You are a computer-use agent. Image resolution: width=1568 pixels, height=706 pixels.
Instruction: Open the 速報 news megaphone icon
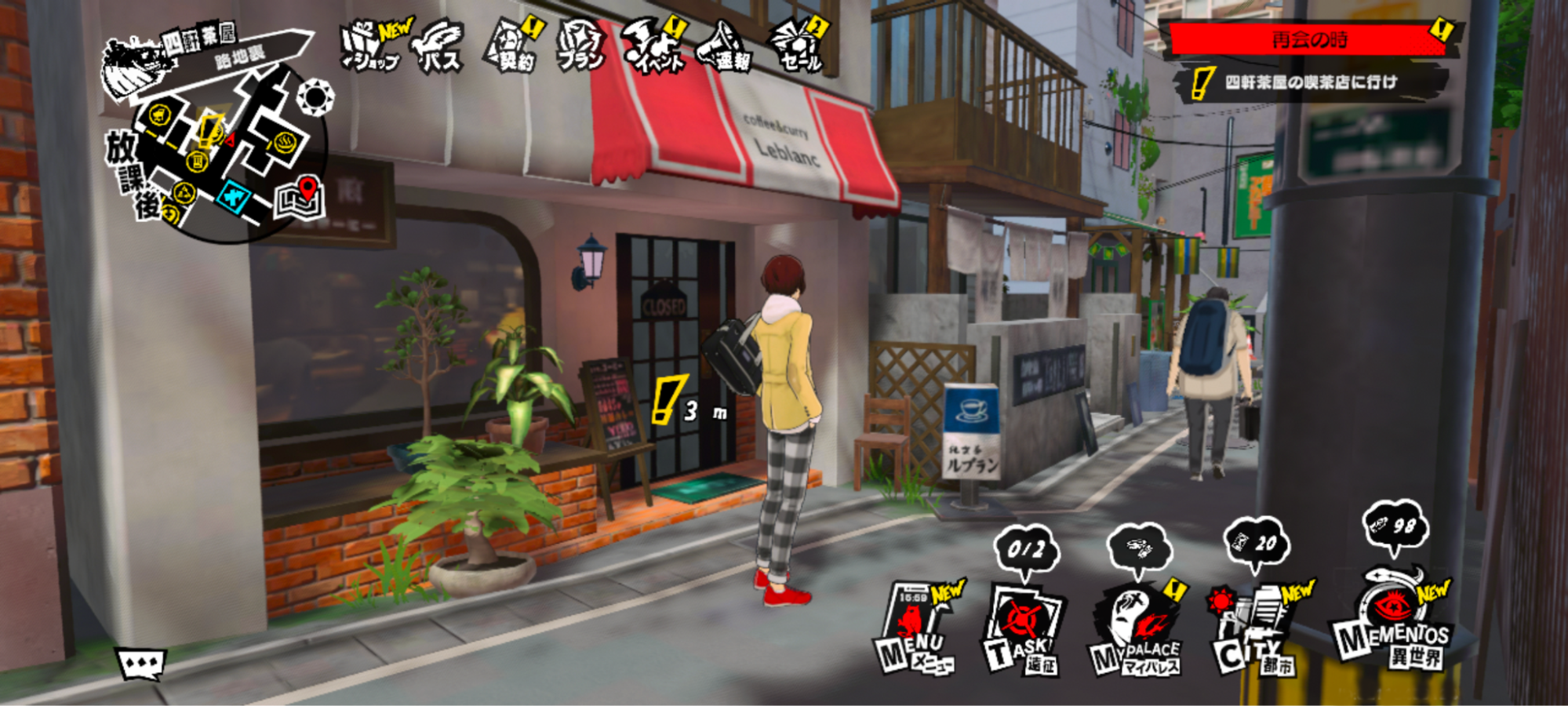point(726,47)
